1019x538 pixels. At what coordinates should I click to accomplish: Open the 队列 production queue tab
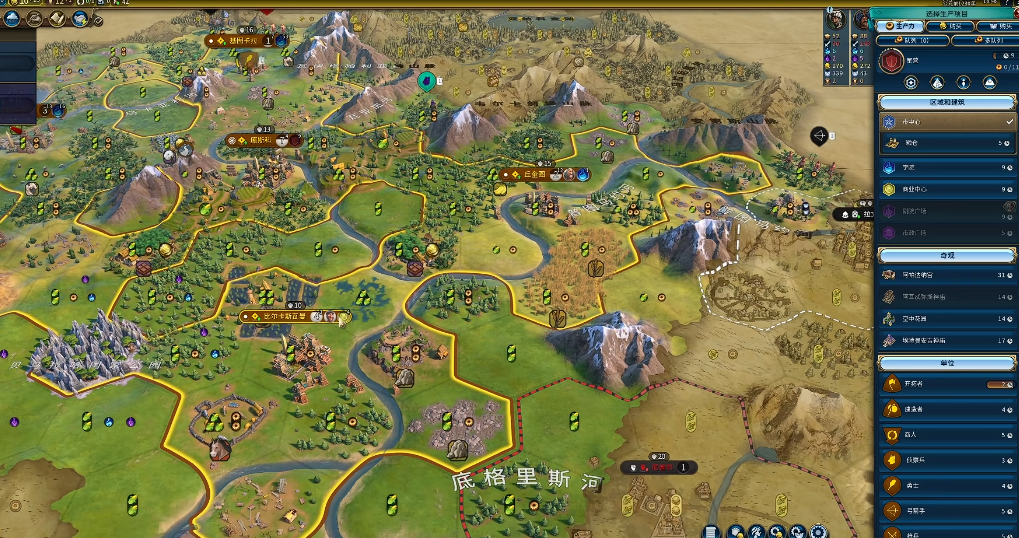pos(911,41)
